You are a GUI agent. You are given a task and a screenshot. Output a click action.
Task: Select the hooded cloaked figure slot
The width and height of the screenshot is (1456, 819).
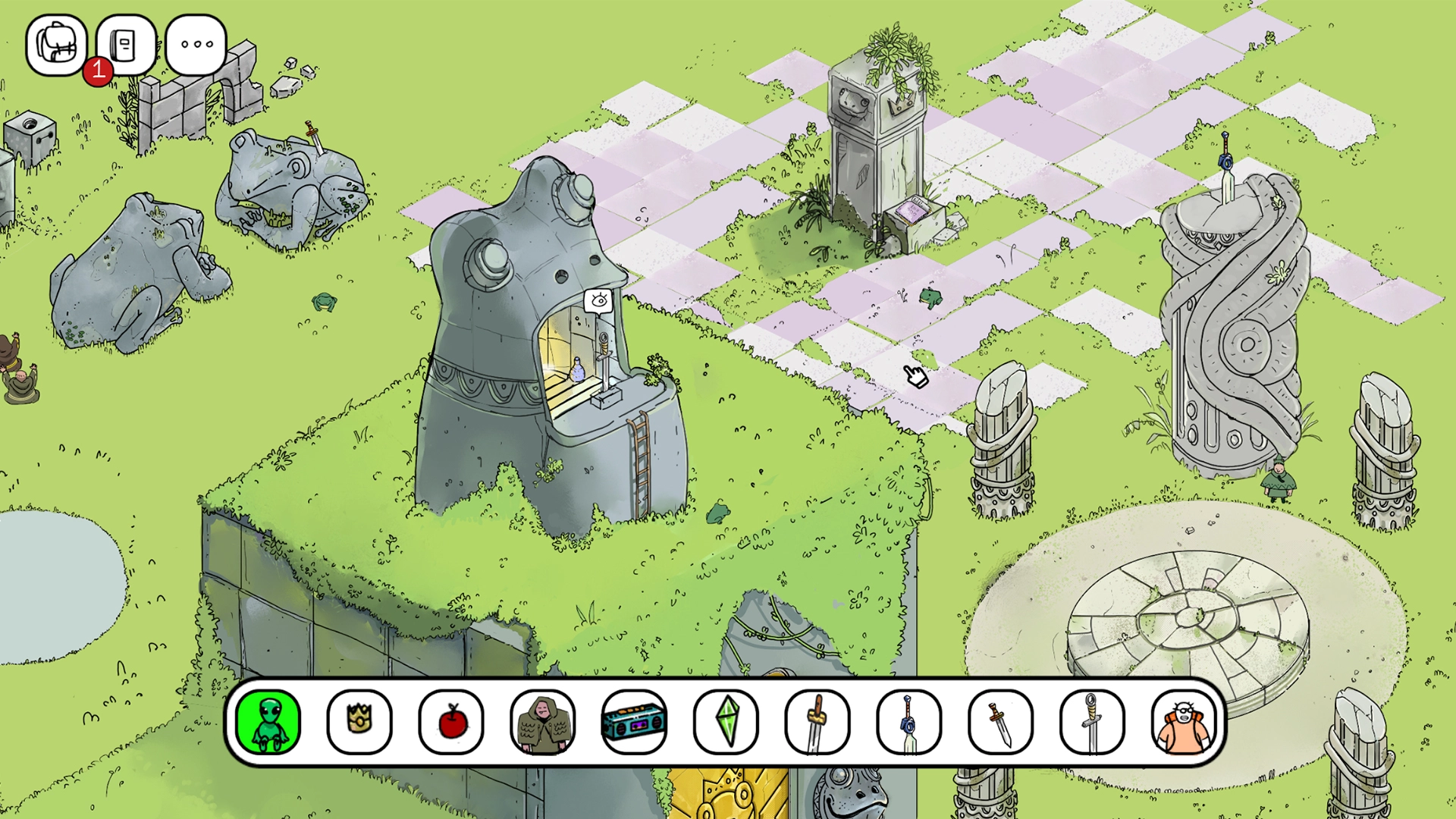click(x=543, y=721)
